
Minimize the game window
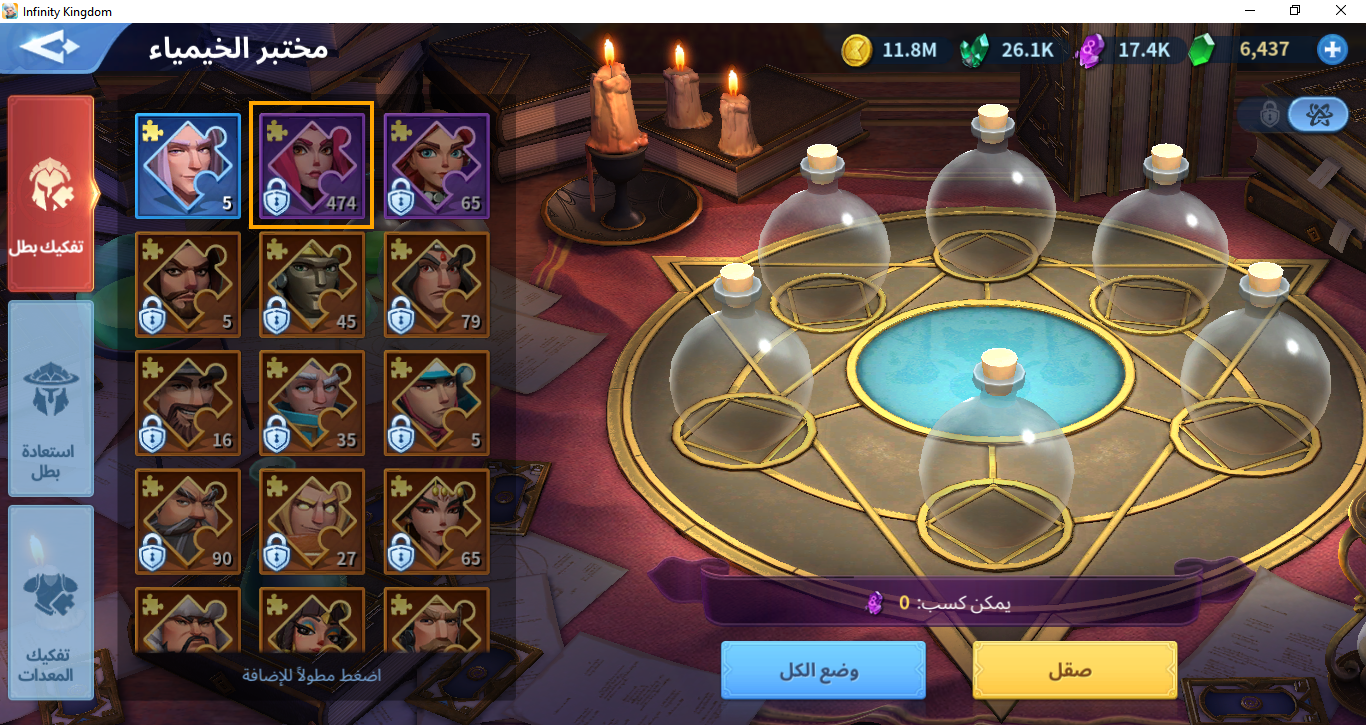click(x=1250, y=11)
